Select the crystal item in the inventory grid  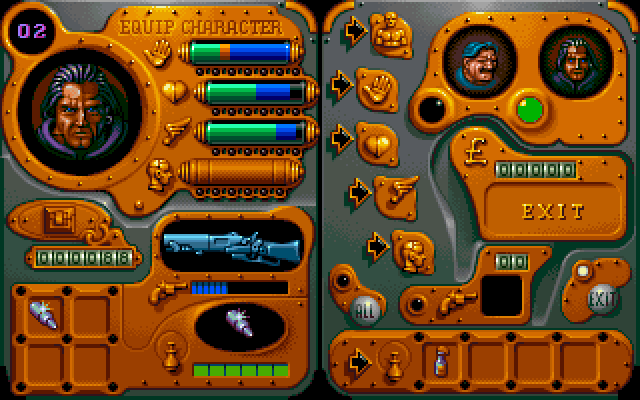point(46,314)
